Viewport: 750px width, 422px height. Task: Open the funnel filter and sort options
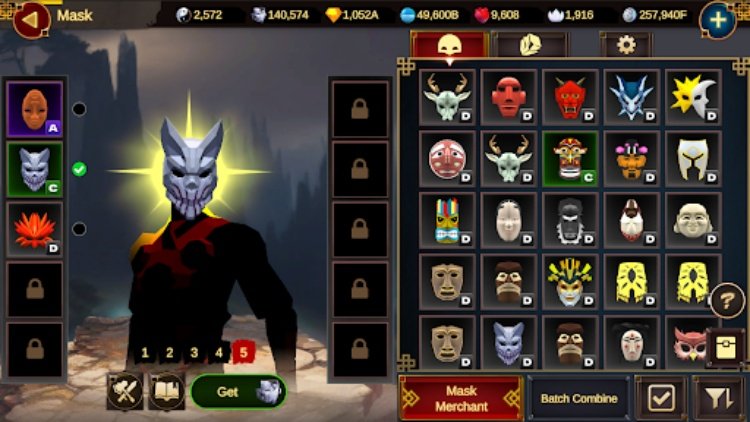[716, 398]
